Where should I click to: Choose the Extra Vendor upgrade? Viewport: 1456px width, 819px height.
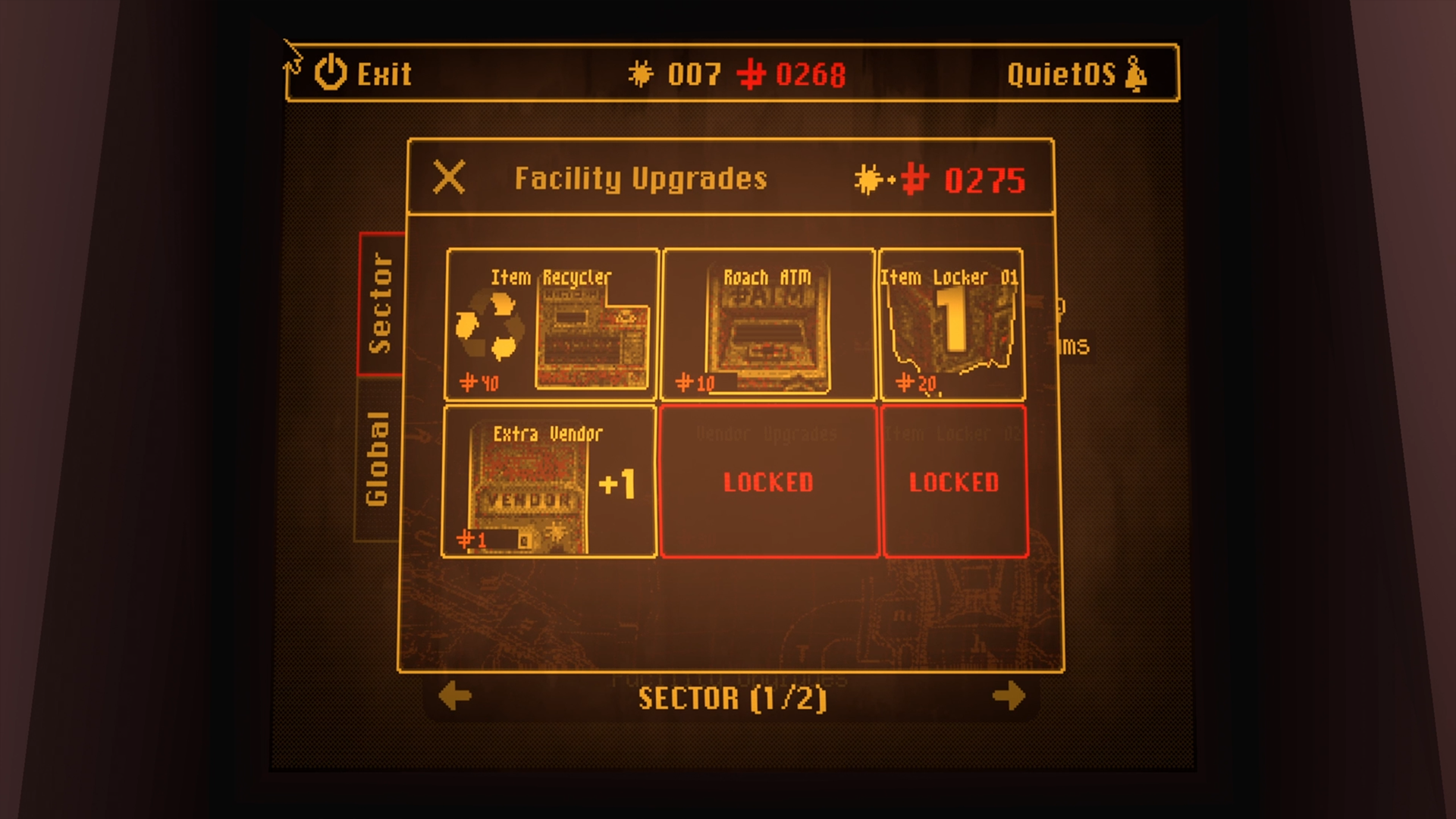549,482
